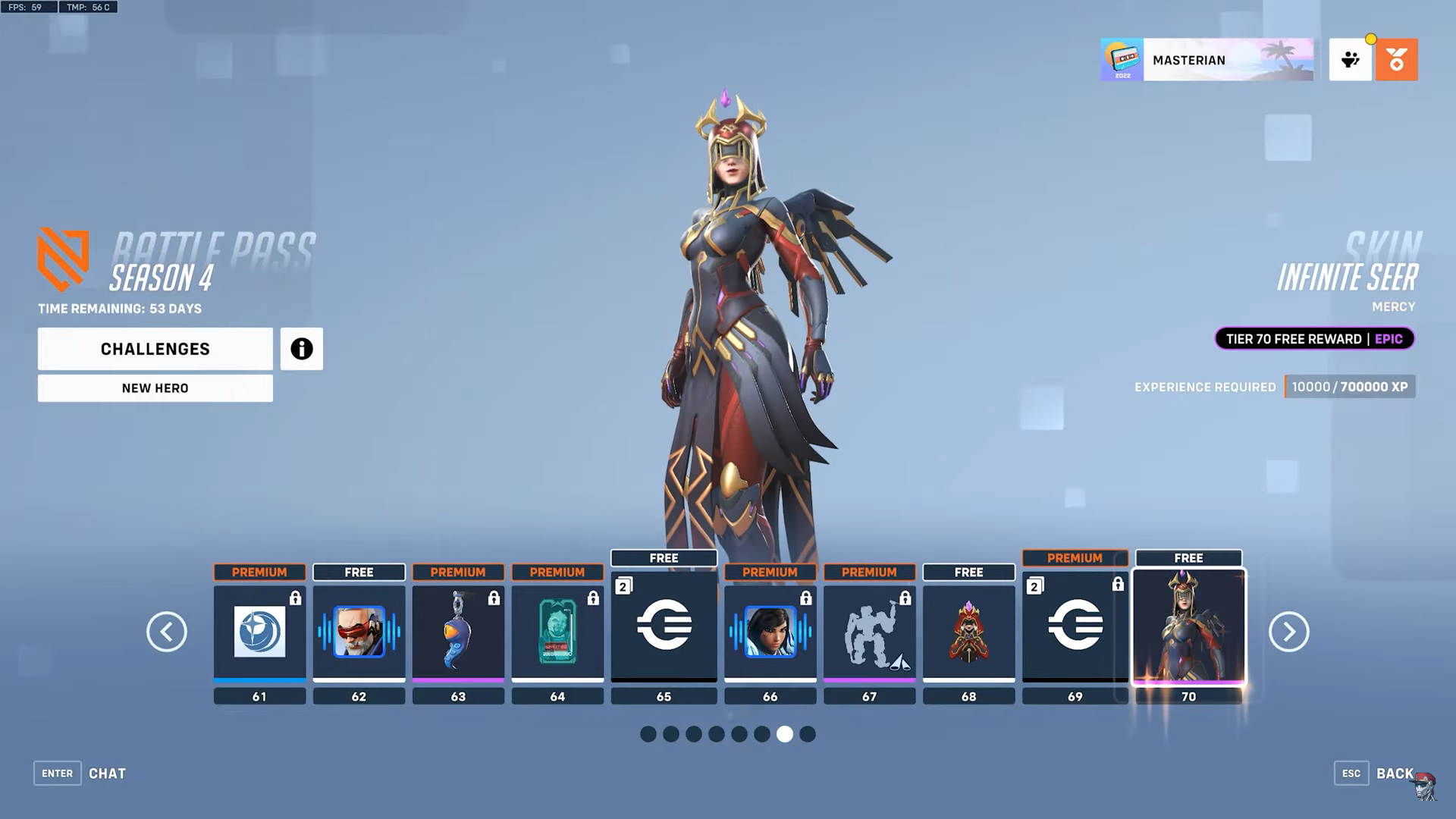Viewport: 1456px width, 819px height.
Task: Open the CHALLENGES menu
Action: pos(155,349)
